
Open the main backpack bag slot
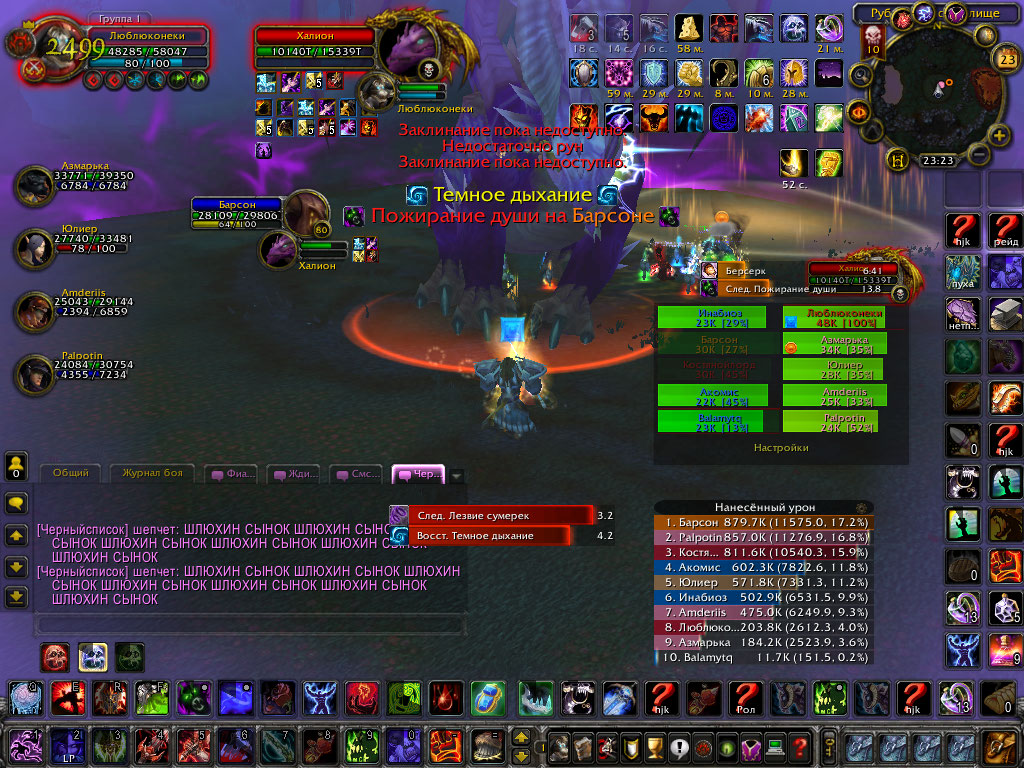(x=997, y=746)
